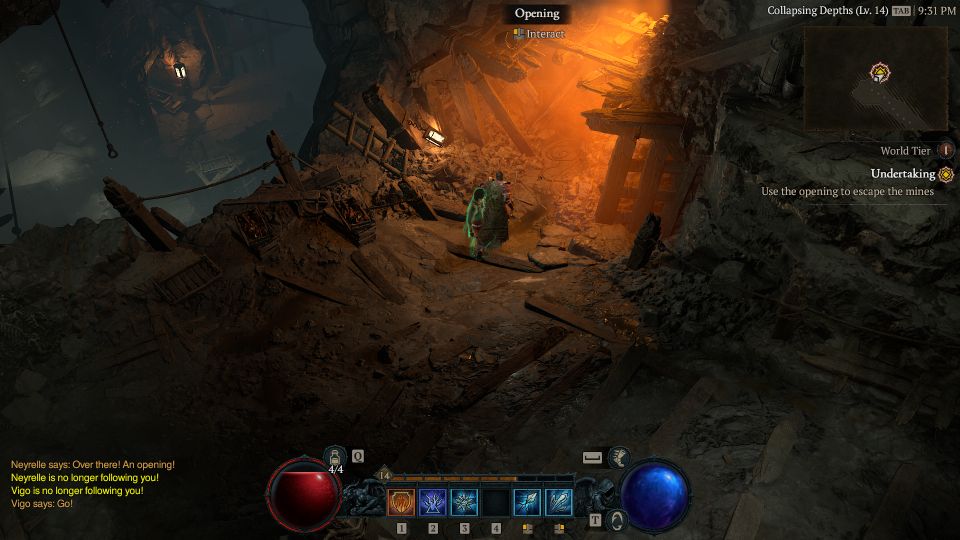Viewport: 960px width, 540px height.
Task: Use the triple ice spikes secondary skill
Action: (x=559, y=501)
